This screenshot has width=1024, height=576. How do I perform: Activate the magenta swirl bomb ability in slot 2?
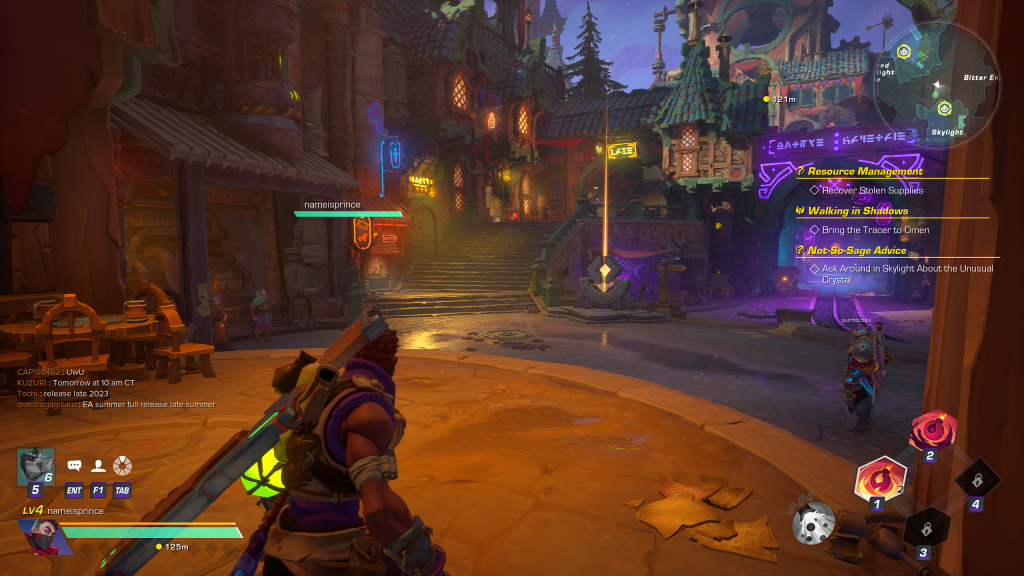[x=932, y=431]
